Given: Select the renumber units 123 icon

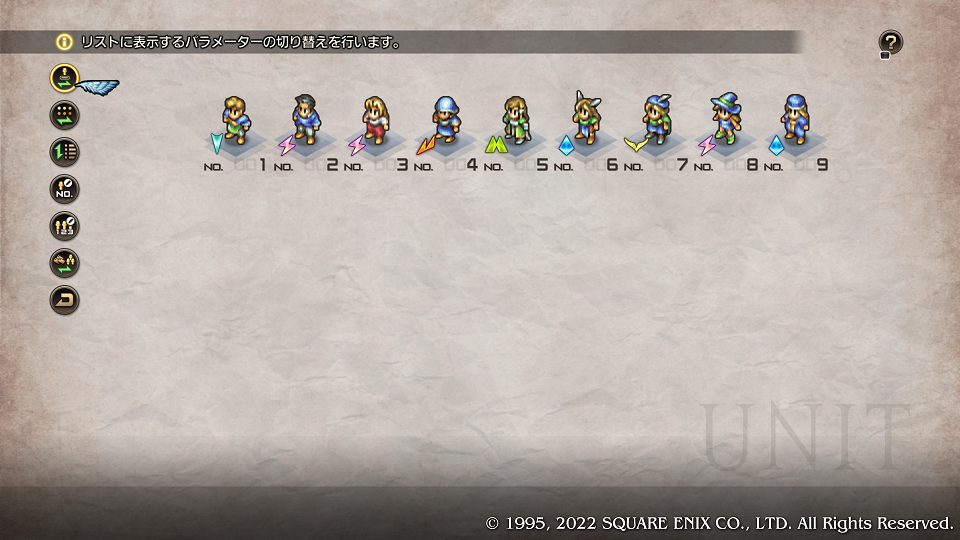Looking at the screenshot, I should coord(65,225).
